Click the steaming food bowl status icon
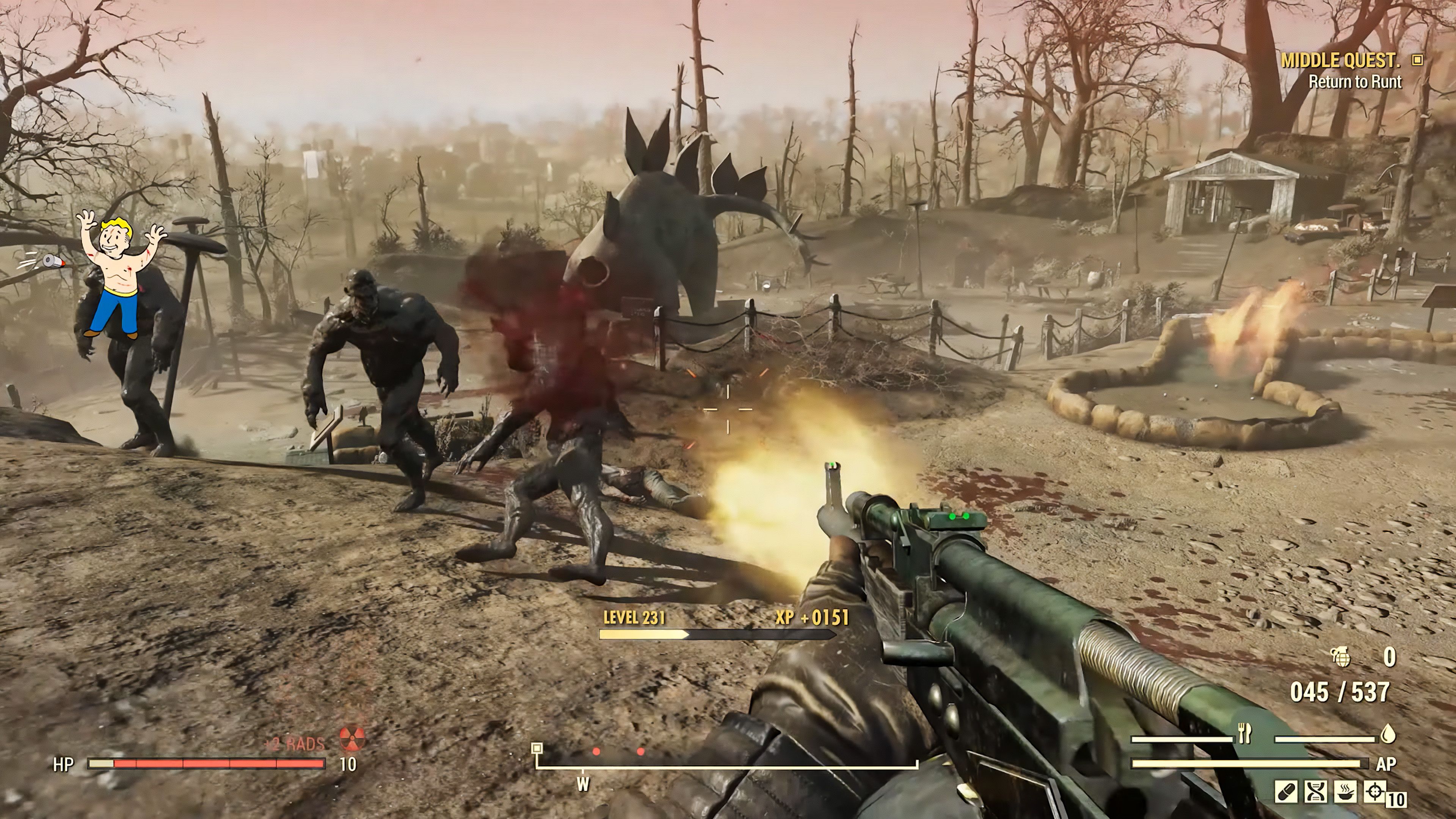The width and height of the screenshot is (1456, 819). click(x=1345, y=792)
